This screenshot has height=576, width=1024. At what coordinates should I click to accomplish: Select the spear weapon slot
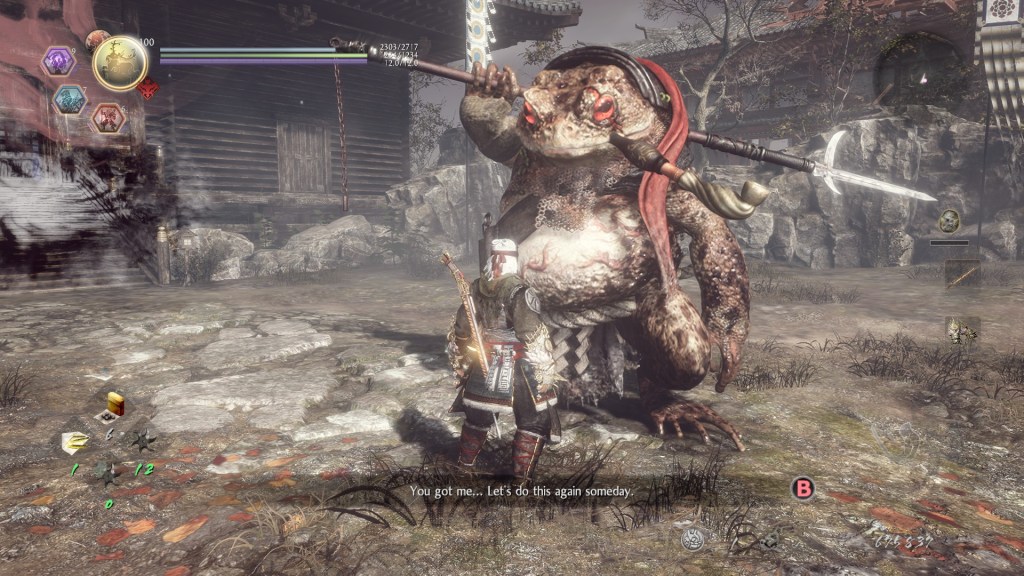[962, 274]
